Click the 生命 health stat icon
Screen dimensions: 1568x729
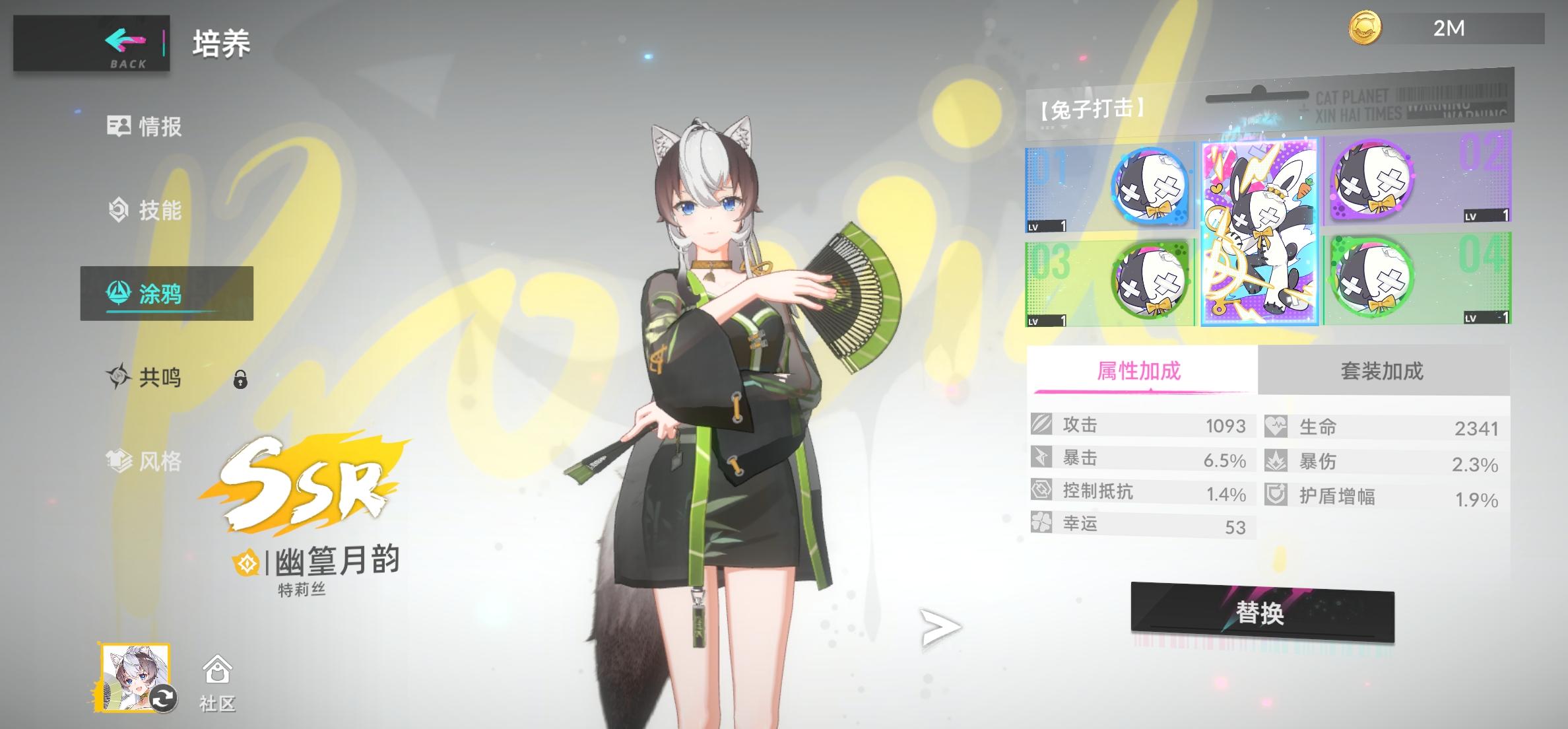(1275, 426)
